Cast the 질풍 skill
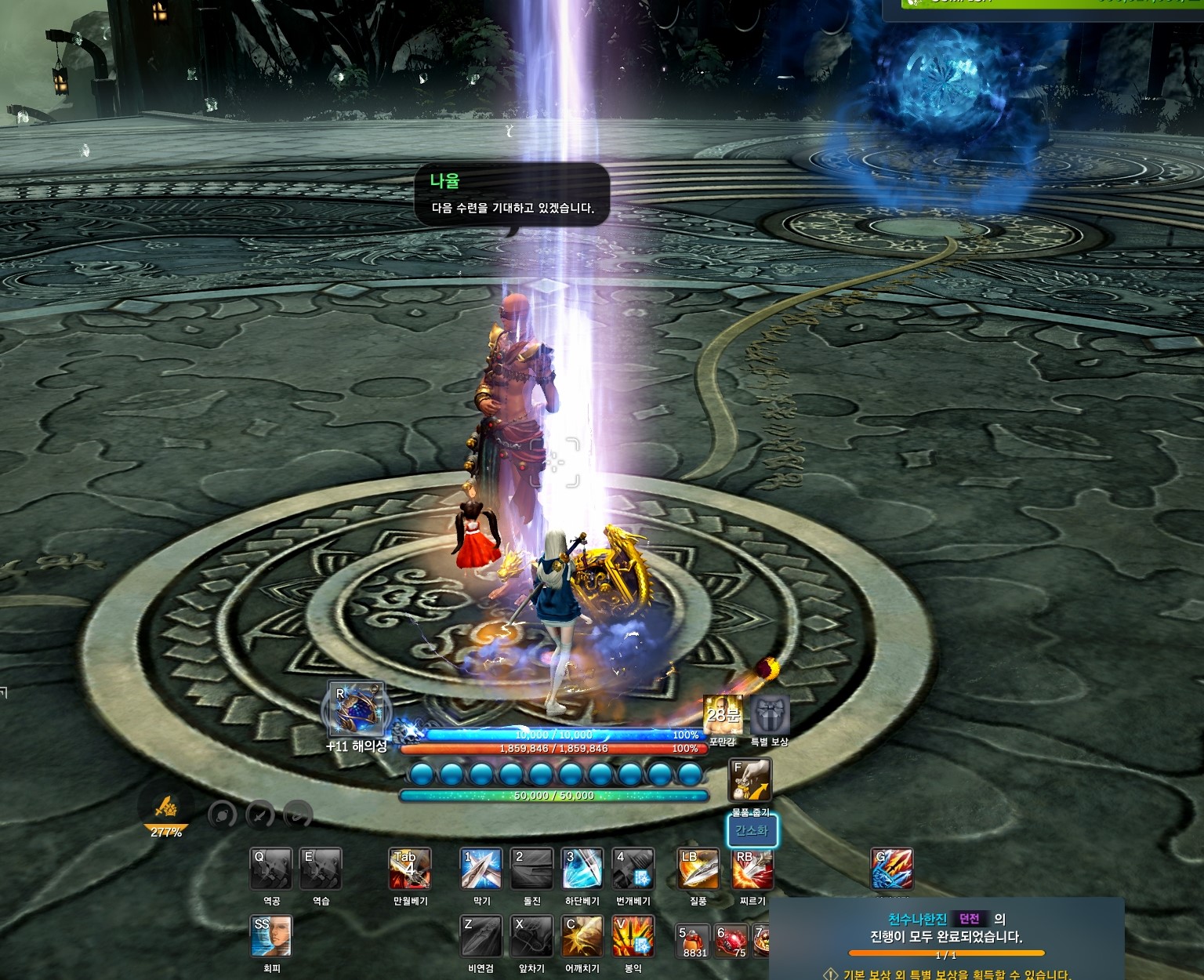The width and height of the screenshot is (1204, 980). [x=698, y=869]
